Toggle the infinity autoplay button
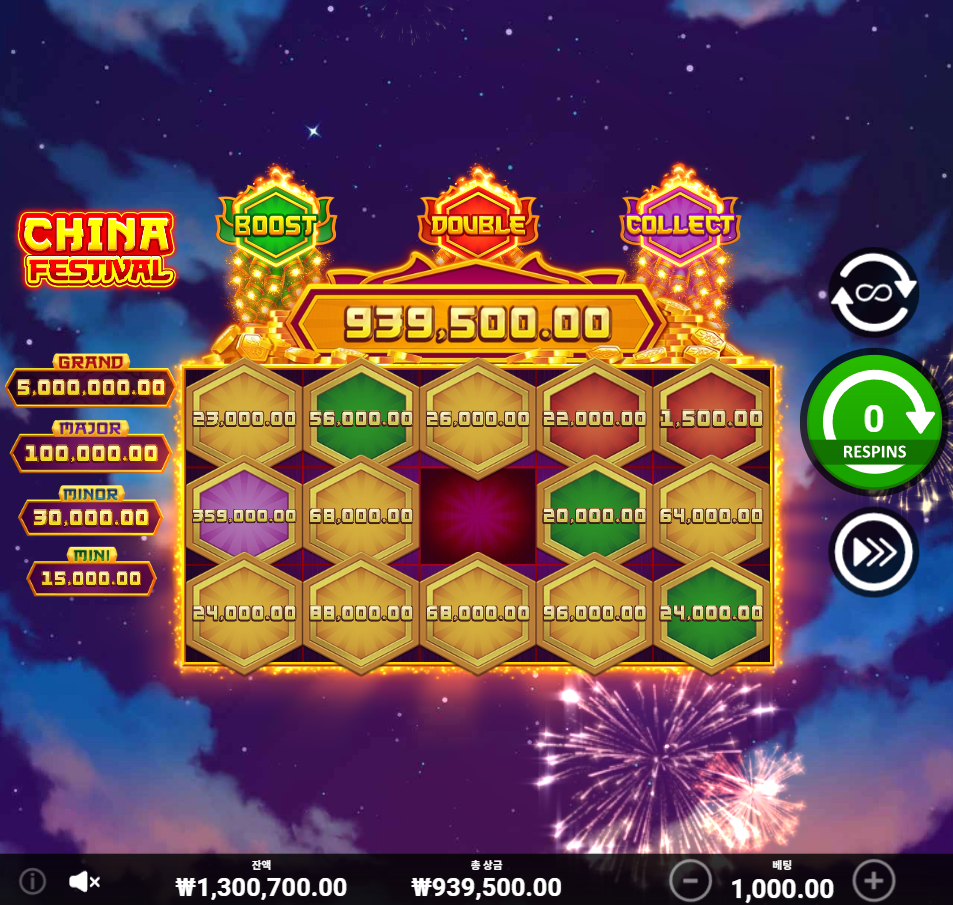The image size is (953, 905). coord(873,292)
